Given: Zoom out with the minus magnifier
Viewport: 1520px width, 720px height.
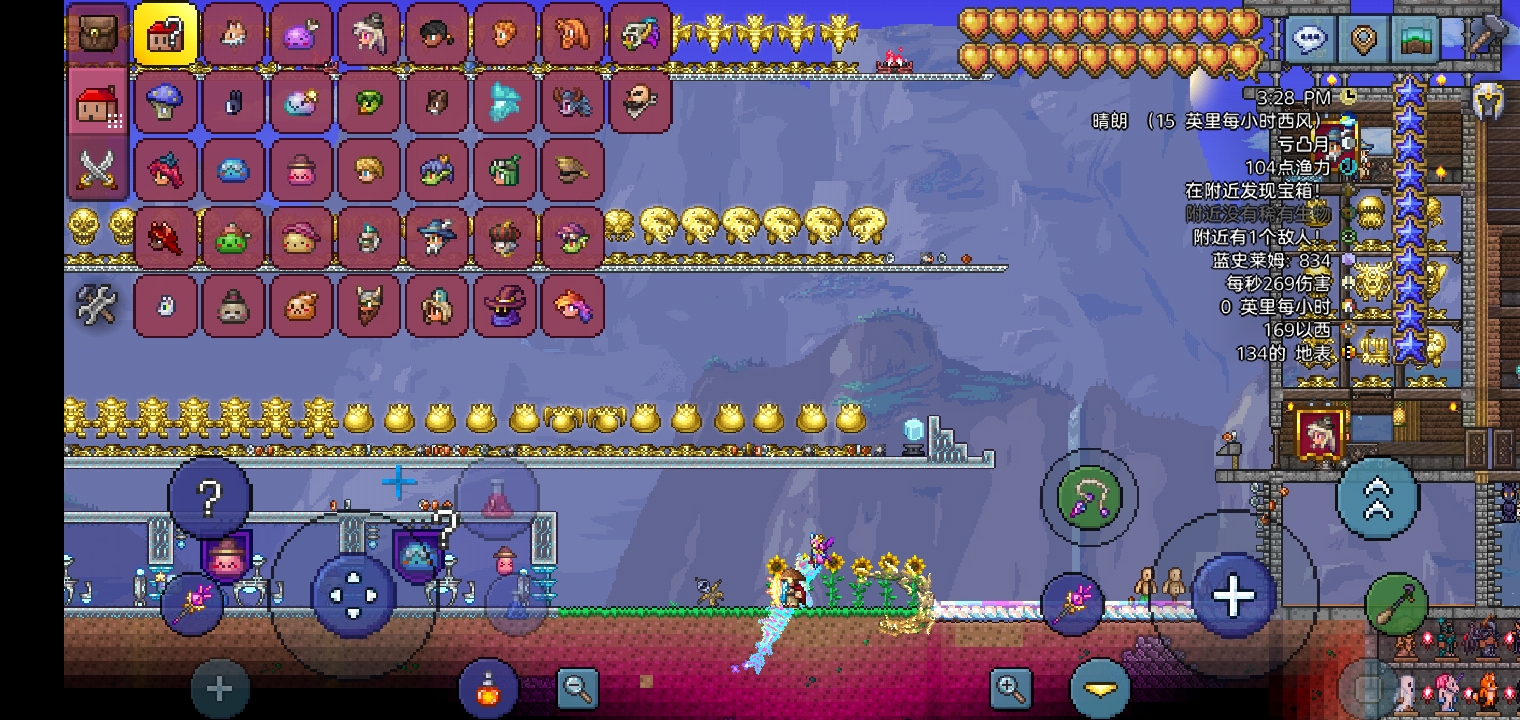Looking at the screenshot, I should point(578,687).
